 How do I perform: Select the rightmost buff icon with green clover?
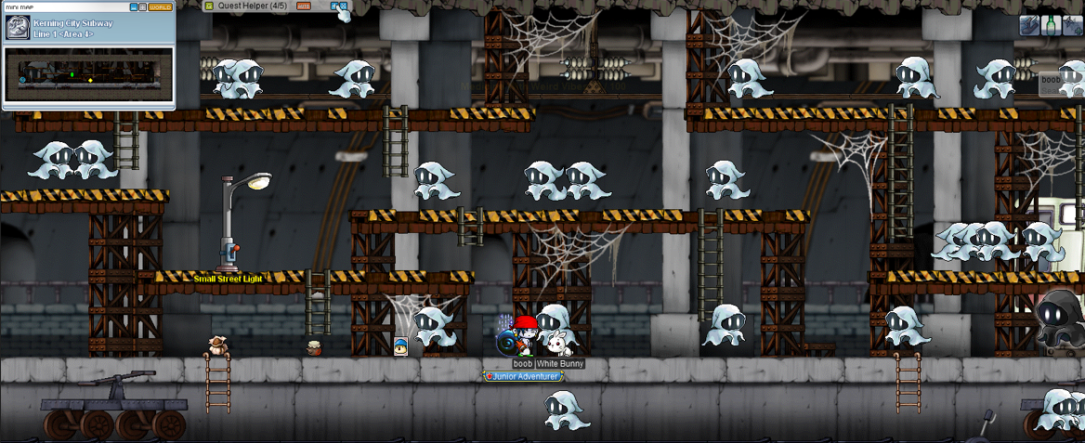pos(1073,26)
